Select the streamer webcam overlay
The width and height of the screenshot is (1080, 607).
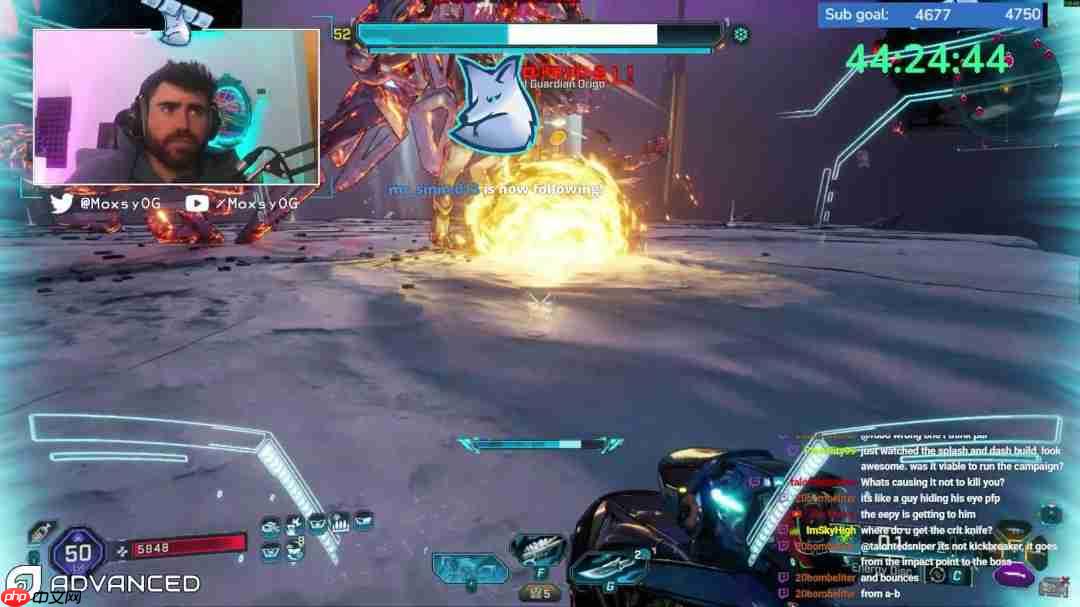point(176,107)
